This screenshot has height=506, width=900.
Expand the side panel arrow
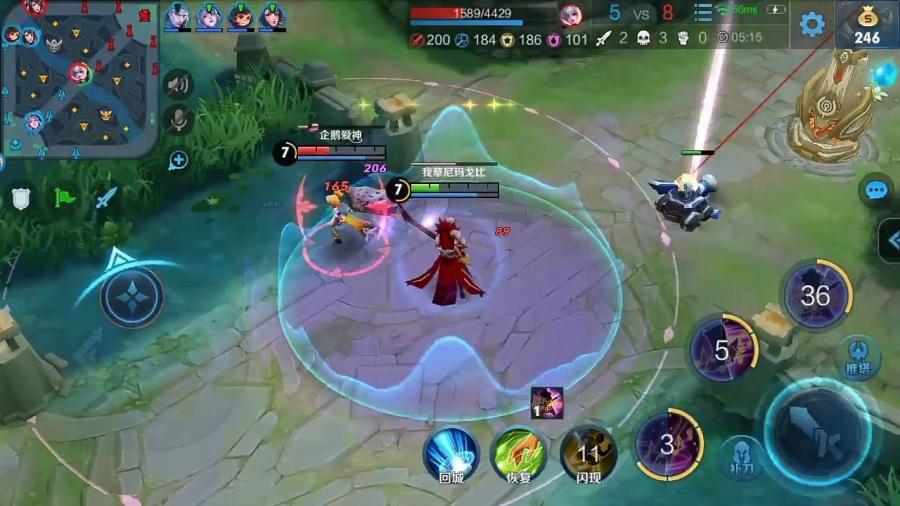coord(890,240)
